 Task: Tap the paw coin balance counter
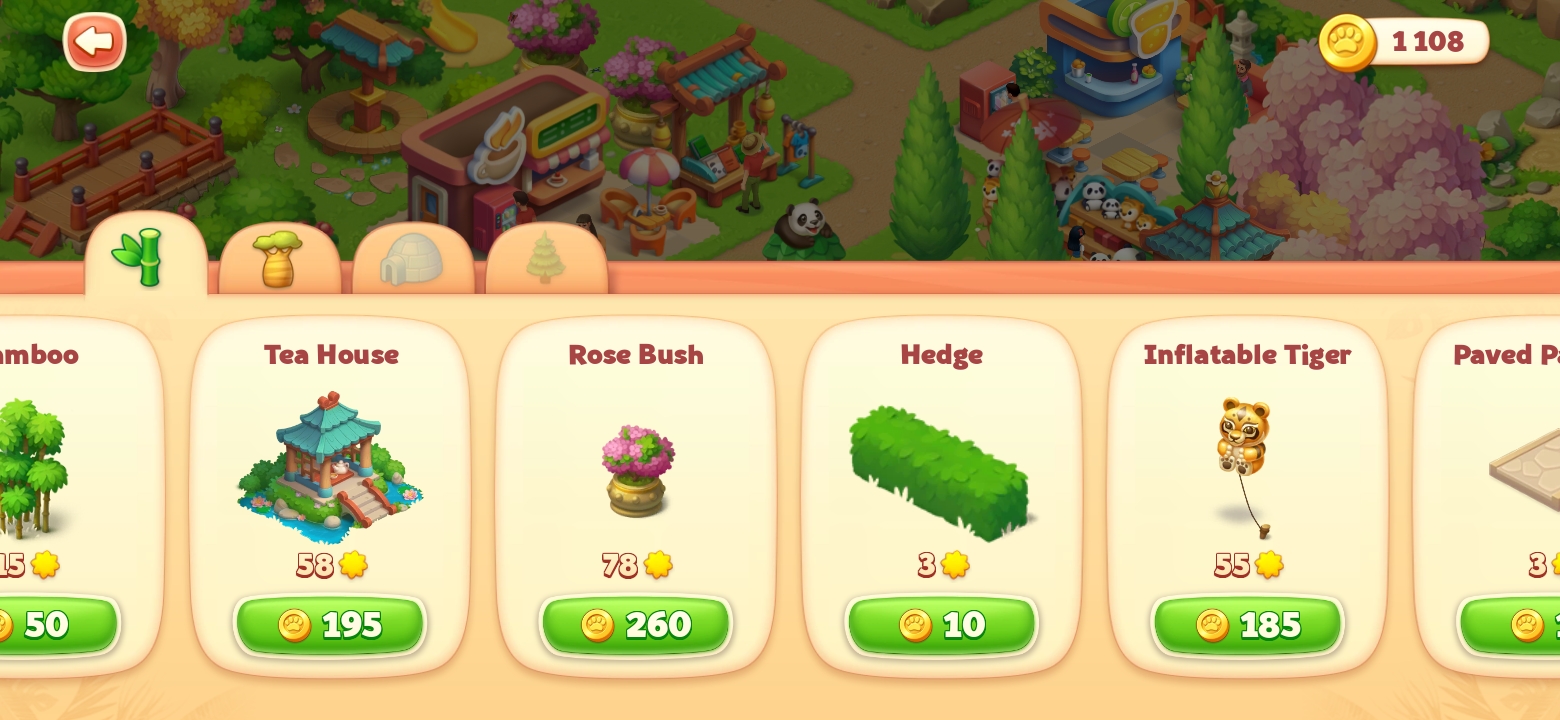[1405, 42]
